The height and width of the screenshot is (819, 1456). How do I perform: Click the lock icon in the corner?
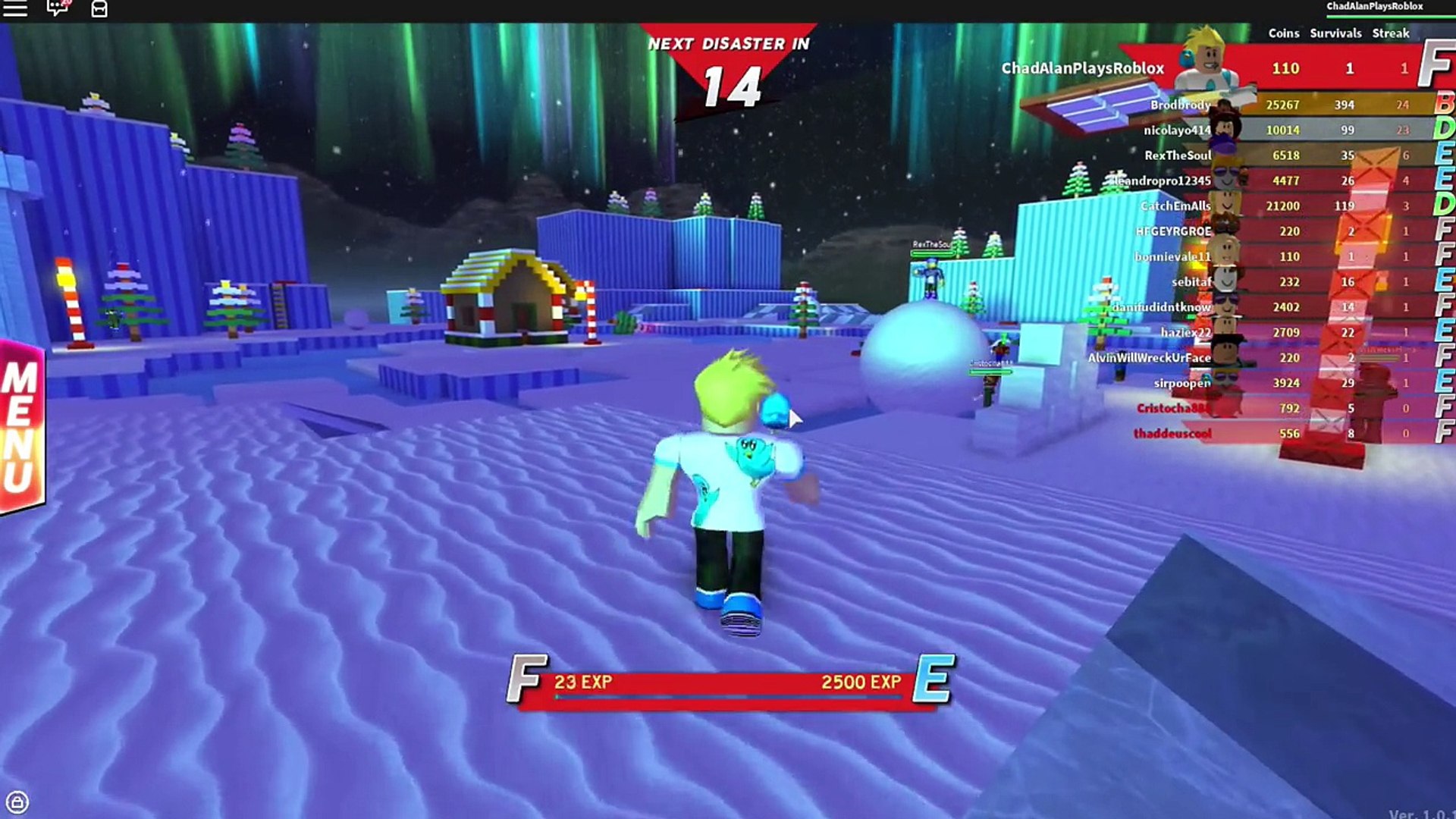17,802
